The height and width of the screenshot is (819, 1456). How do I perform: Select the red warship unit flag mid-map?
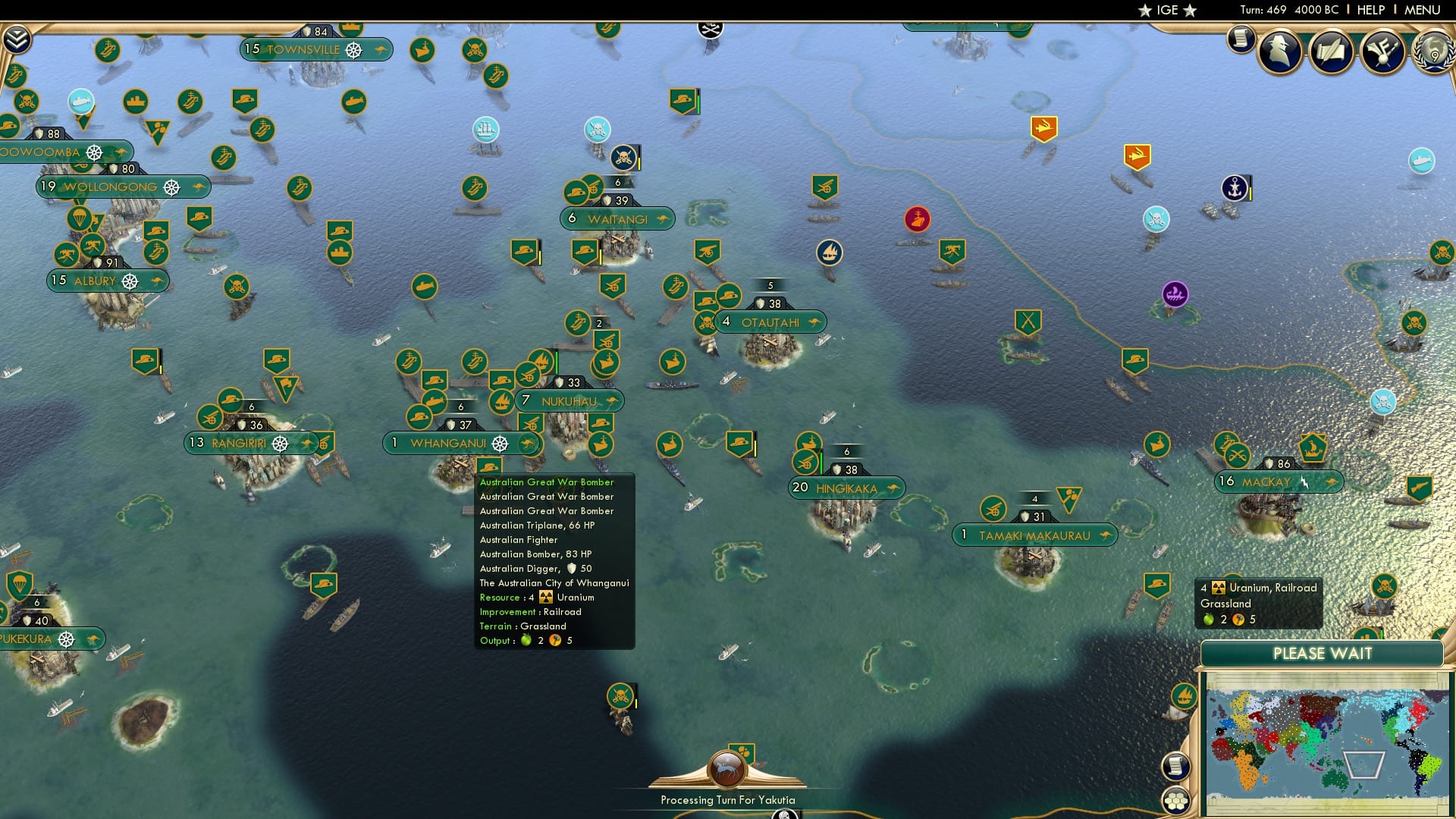point(918,220)
